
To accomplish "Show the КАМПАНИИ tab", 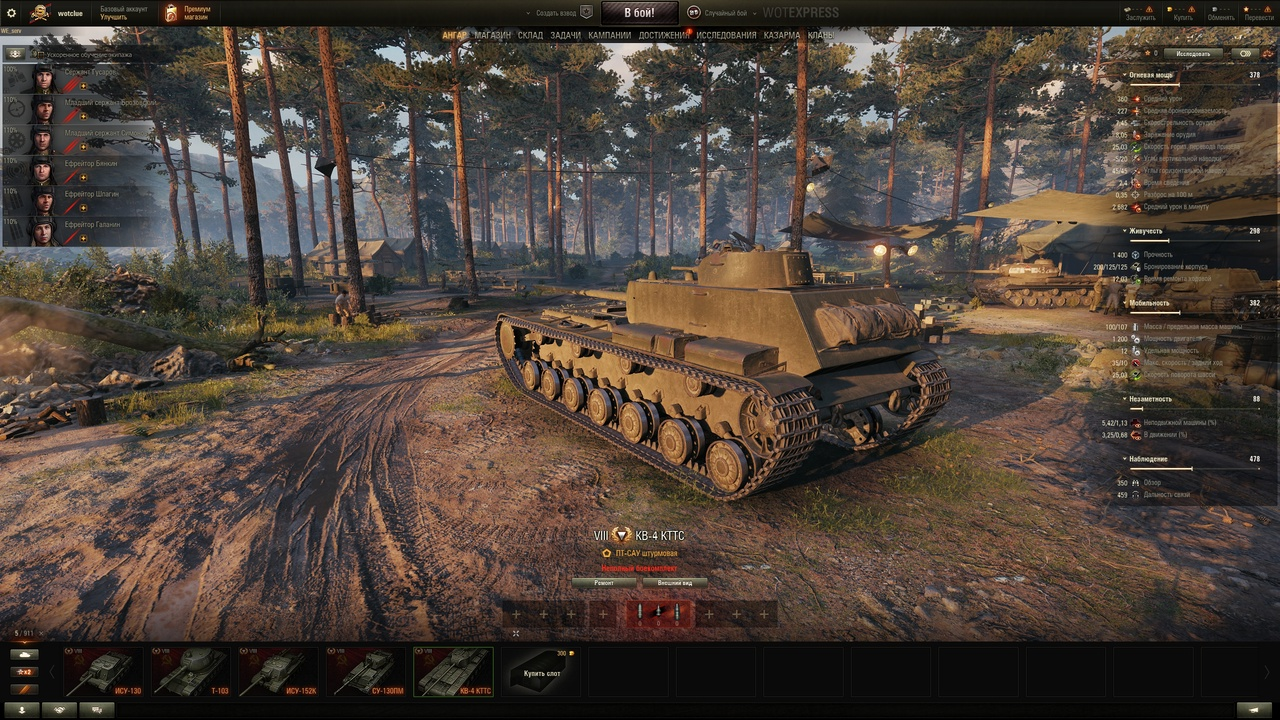I will (x=610, y=35).
